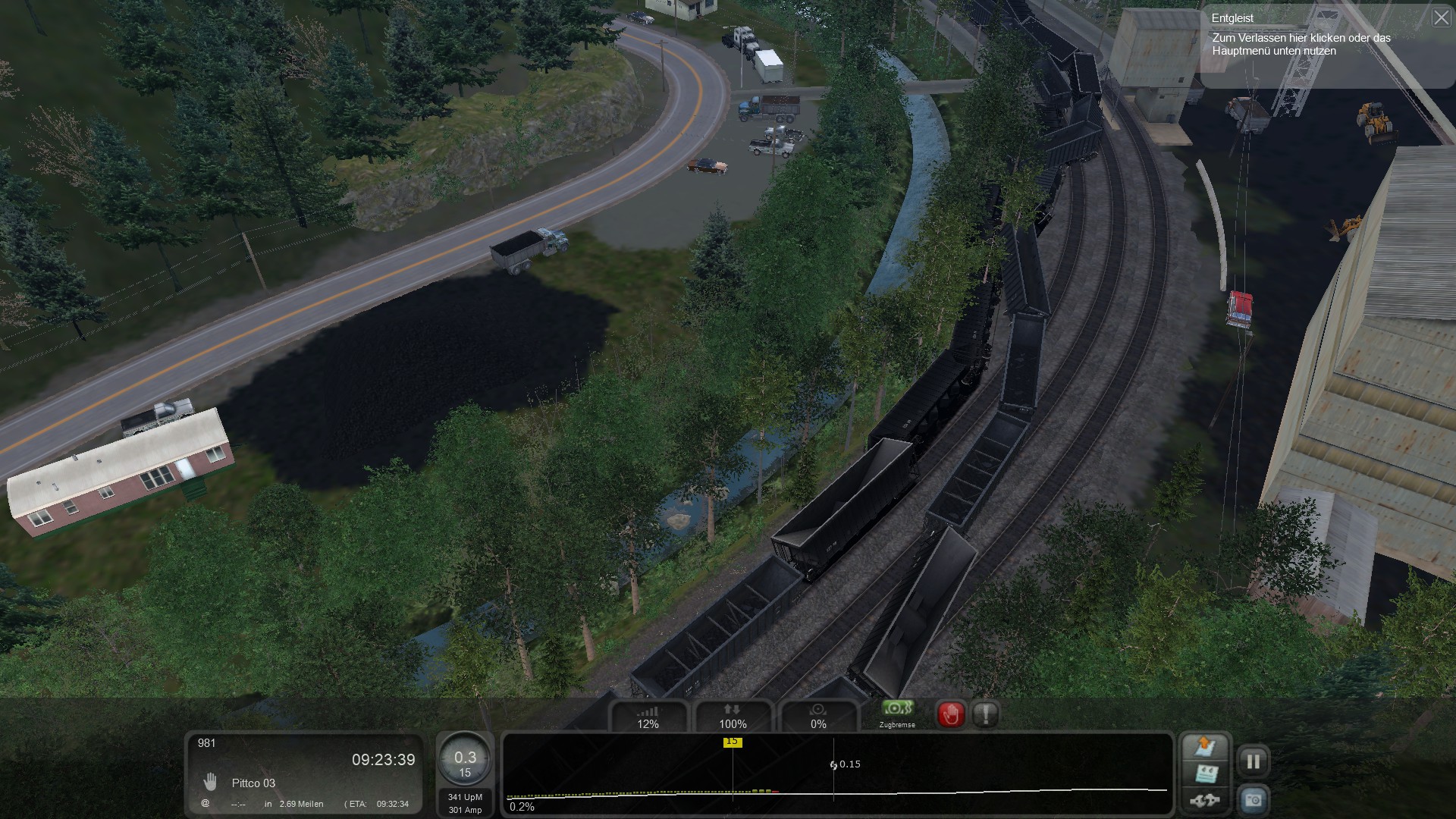The width and height of the screenshot is (1456, 819).
Task: Hit the red emergency brake hand button
Action: click(x=951, y=714)
